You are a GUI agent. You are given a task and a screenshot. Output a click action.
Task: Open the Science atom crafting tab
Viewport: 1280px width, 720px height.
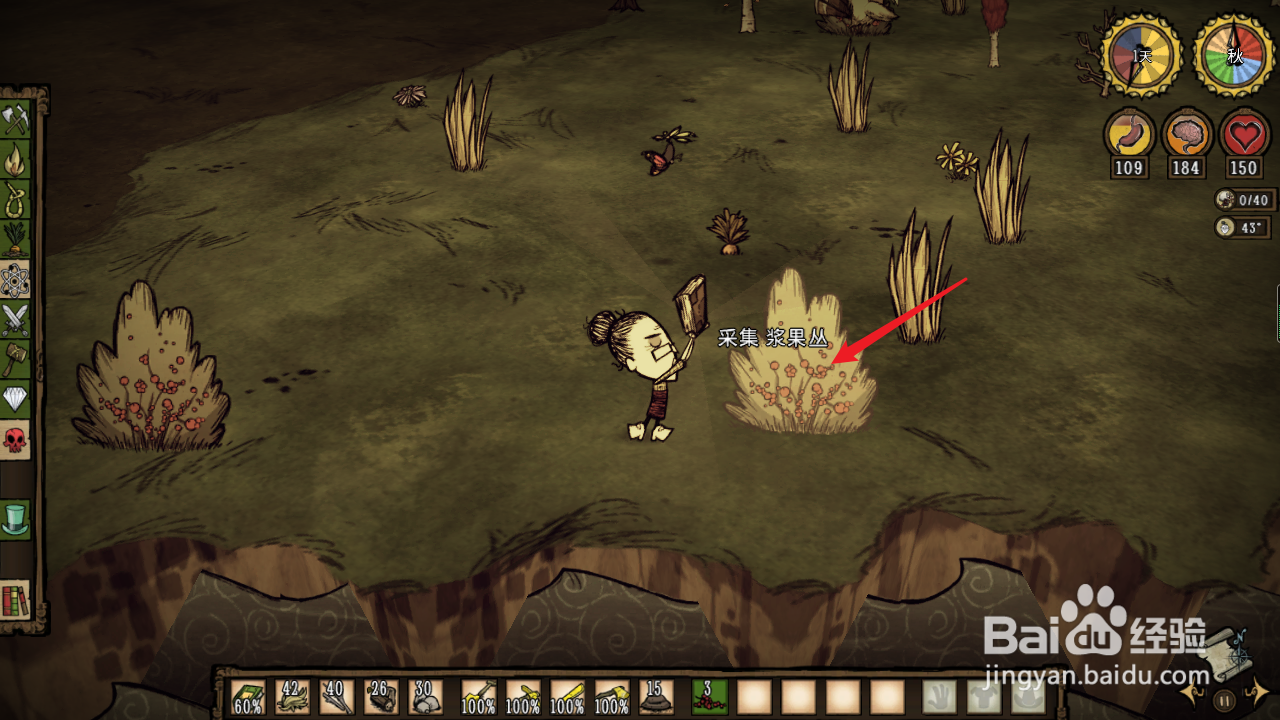[x=16, y=280]
